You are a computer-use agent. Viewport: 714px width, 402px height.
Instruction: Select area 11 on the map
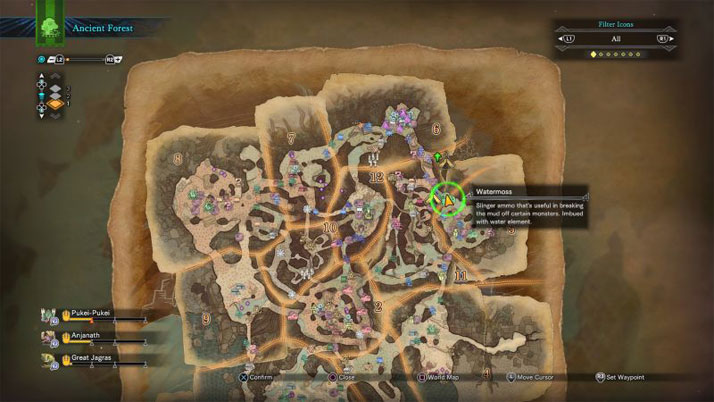click(x=460, y=275)
